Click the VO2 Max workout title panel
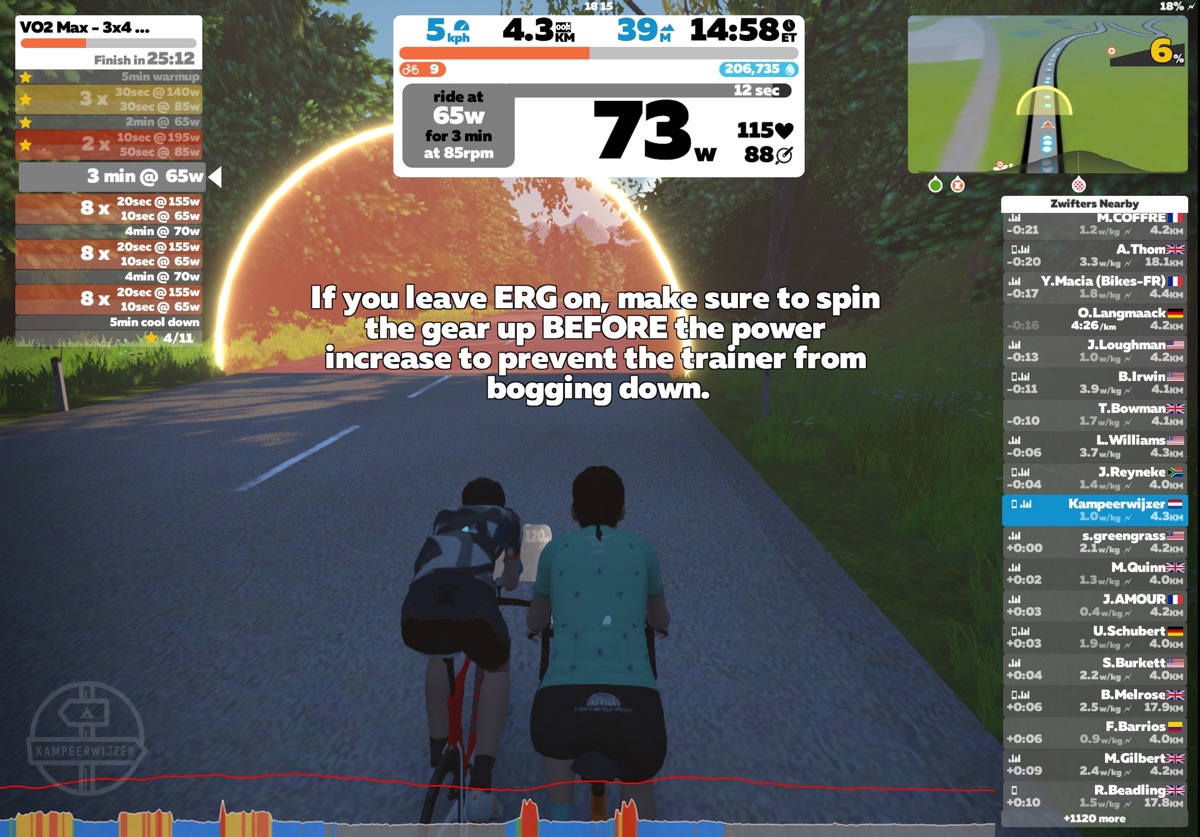The width and height of the screenshot is (1200, 837). click(x=109, y=42)
